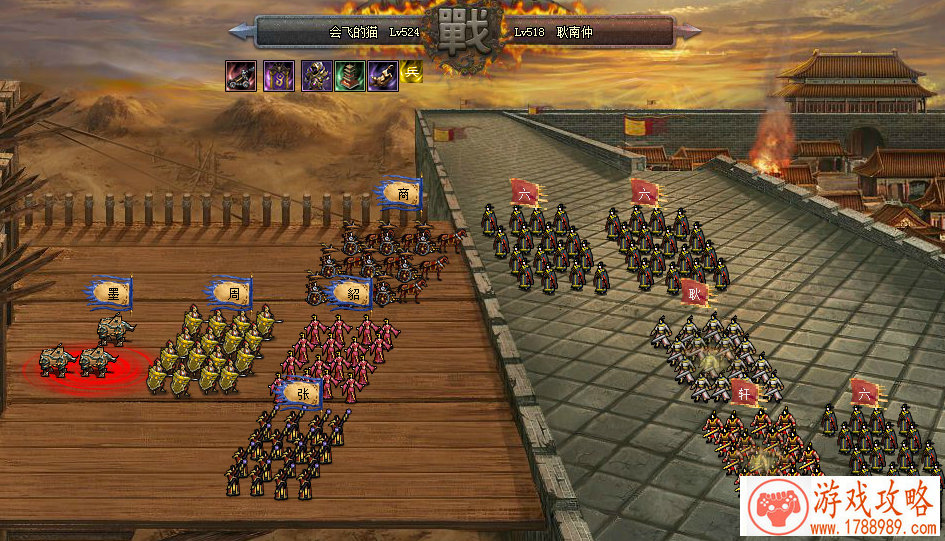The image size is (945, 541).
Task: Select the siege cart skill icon
Action: (240, 74)
